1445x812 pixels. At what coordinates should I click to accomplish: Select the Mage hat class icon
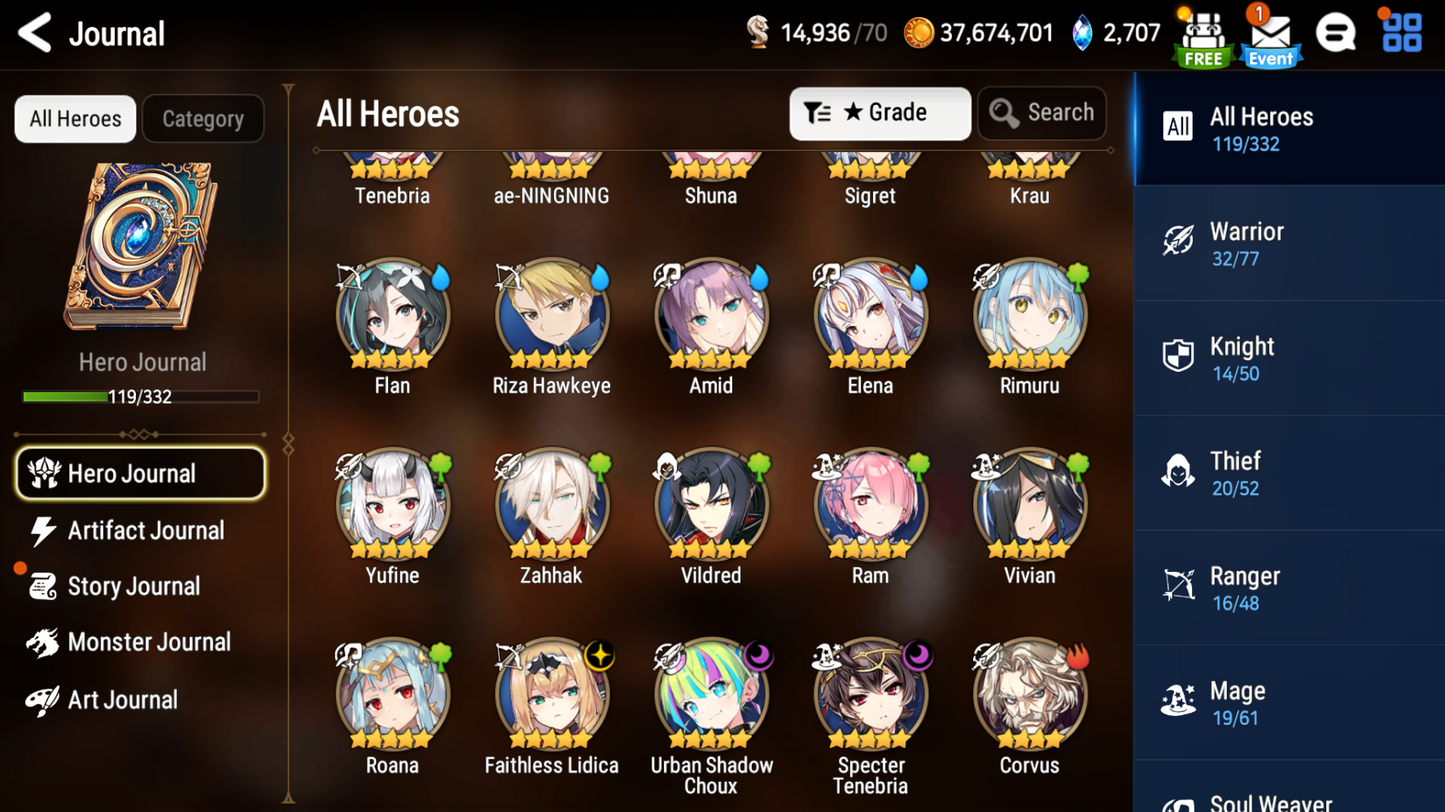point(1180,700)
